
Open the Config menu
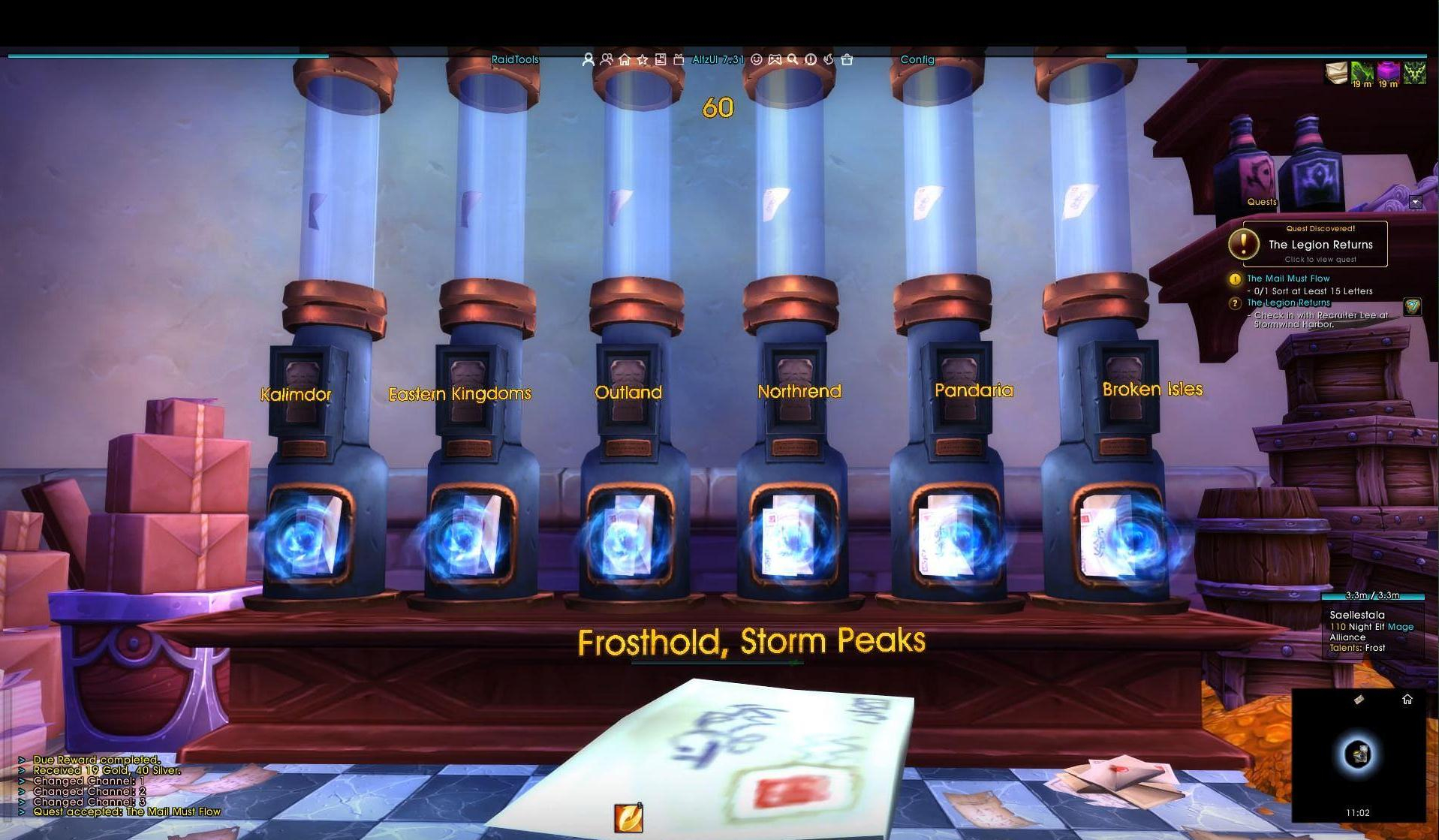[917, 59]
